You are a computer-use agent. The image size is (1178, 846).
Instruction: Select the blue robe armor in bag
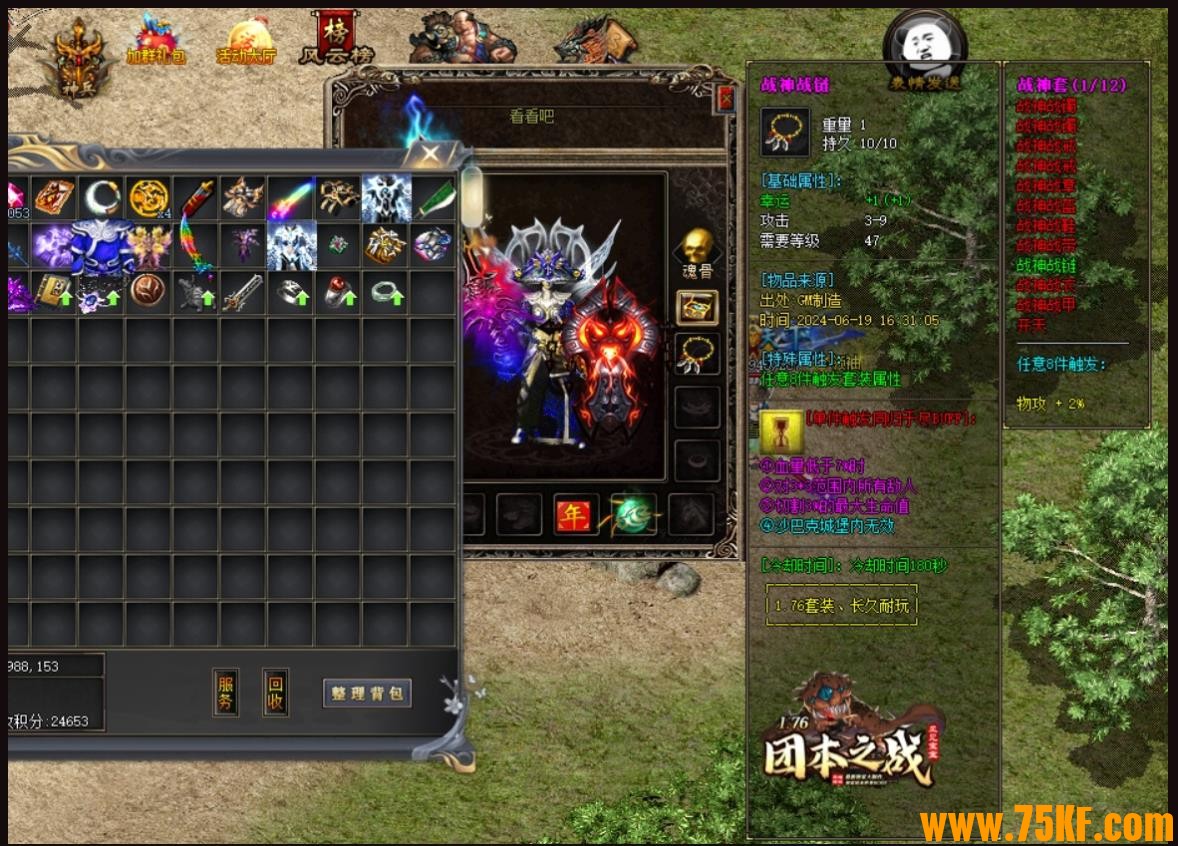point(102,246)
